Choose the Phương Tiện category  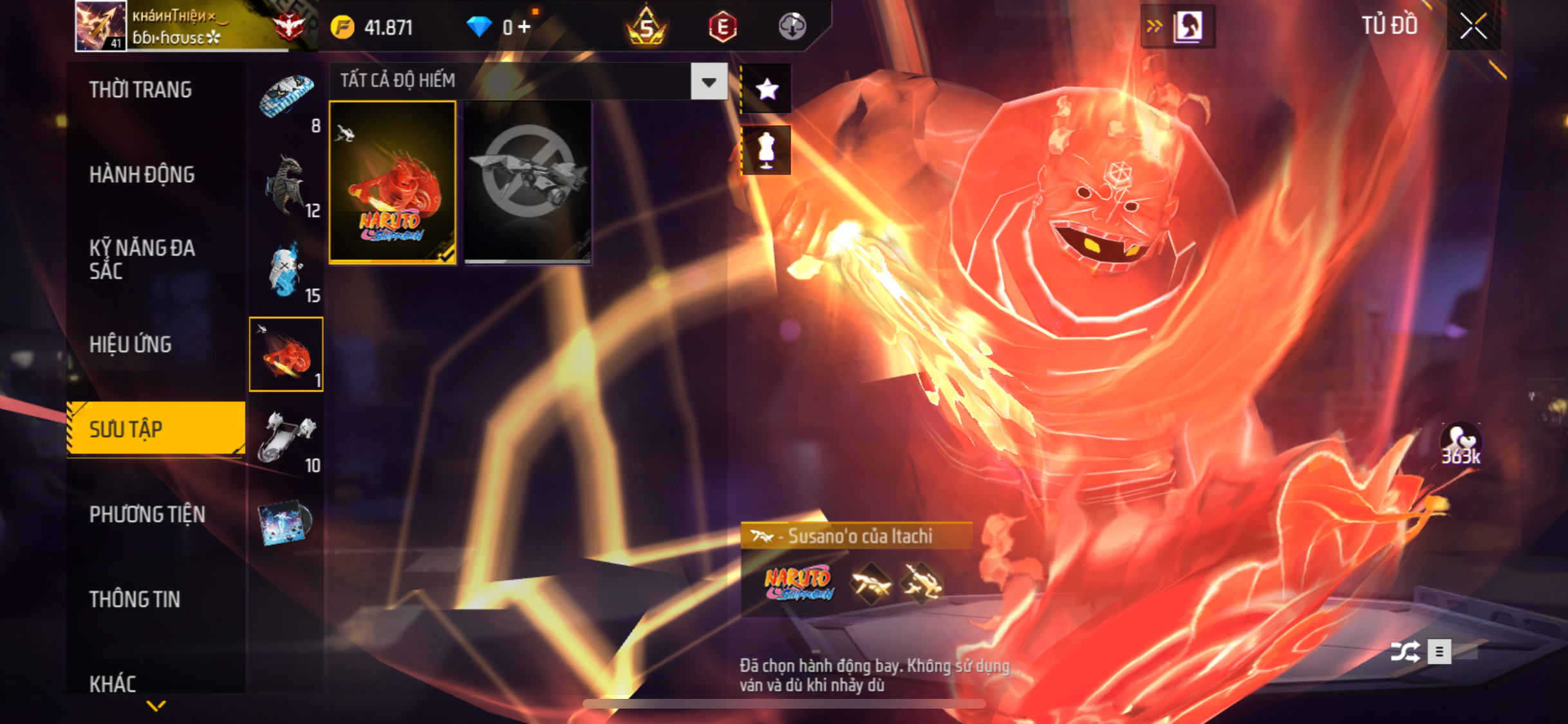(147, 514)
